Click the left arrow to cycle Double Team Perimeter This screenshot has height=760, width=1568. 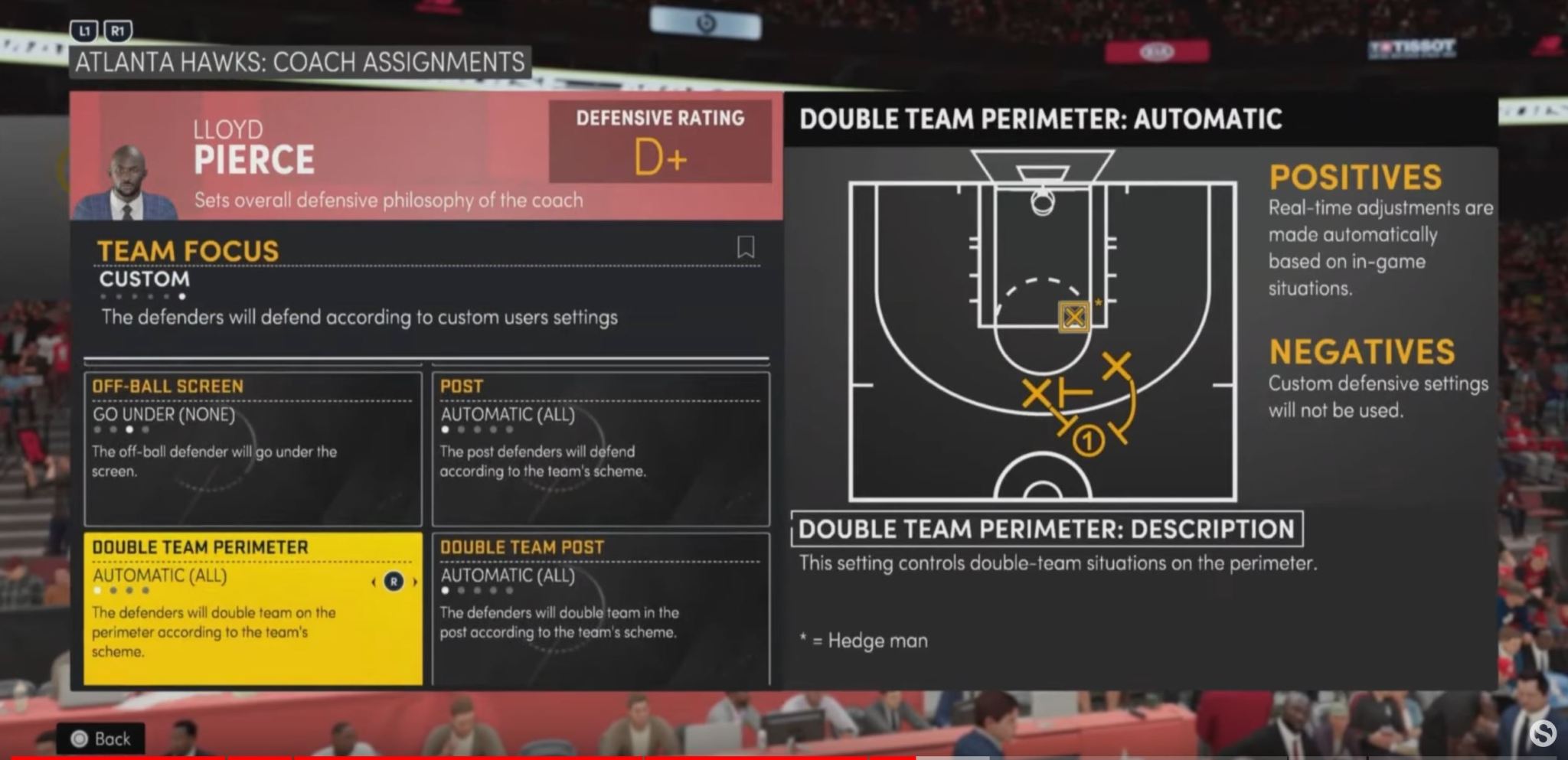point(374,582)
